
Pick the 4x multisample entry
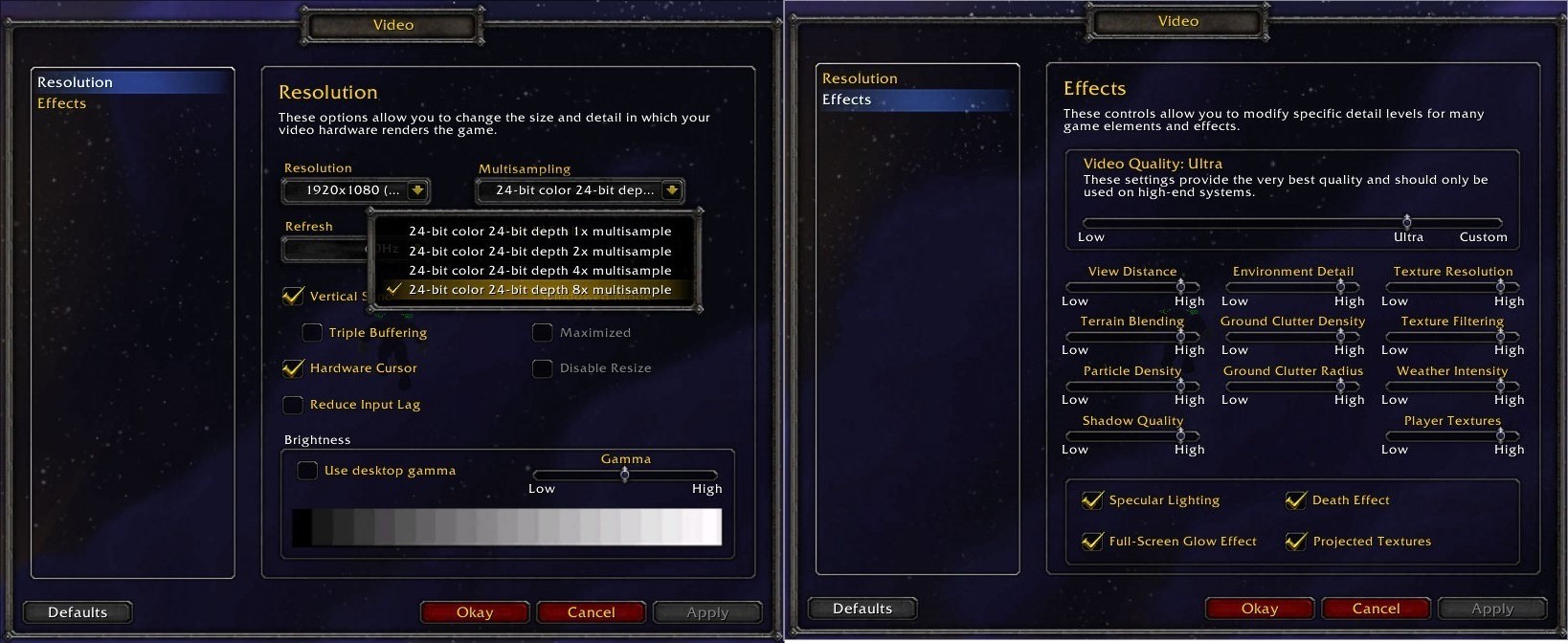(540, 271)
